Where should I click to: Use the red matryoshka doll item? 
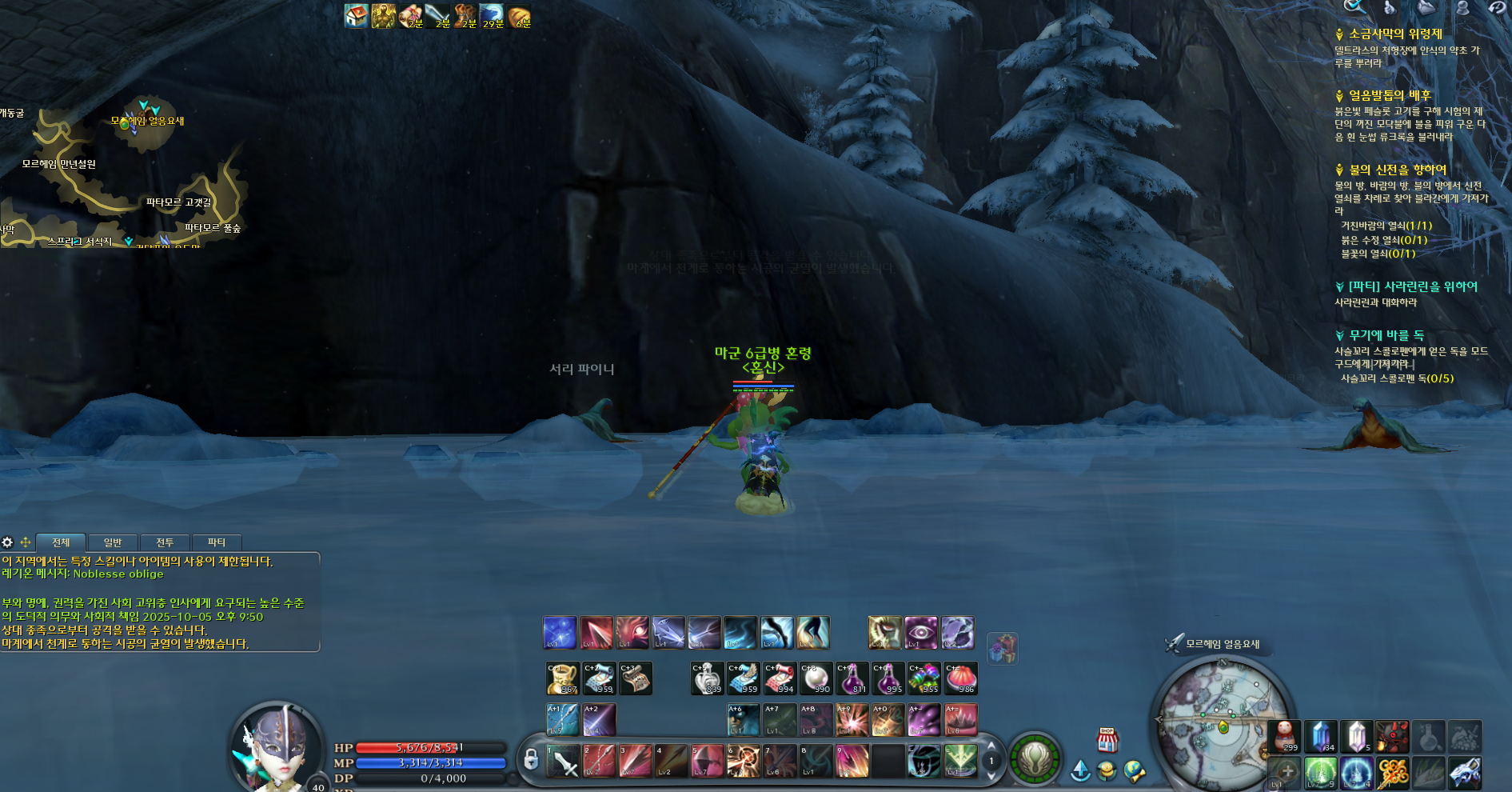point(1284,737)
